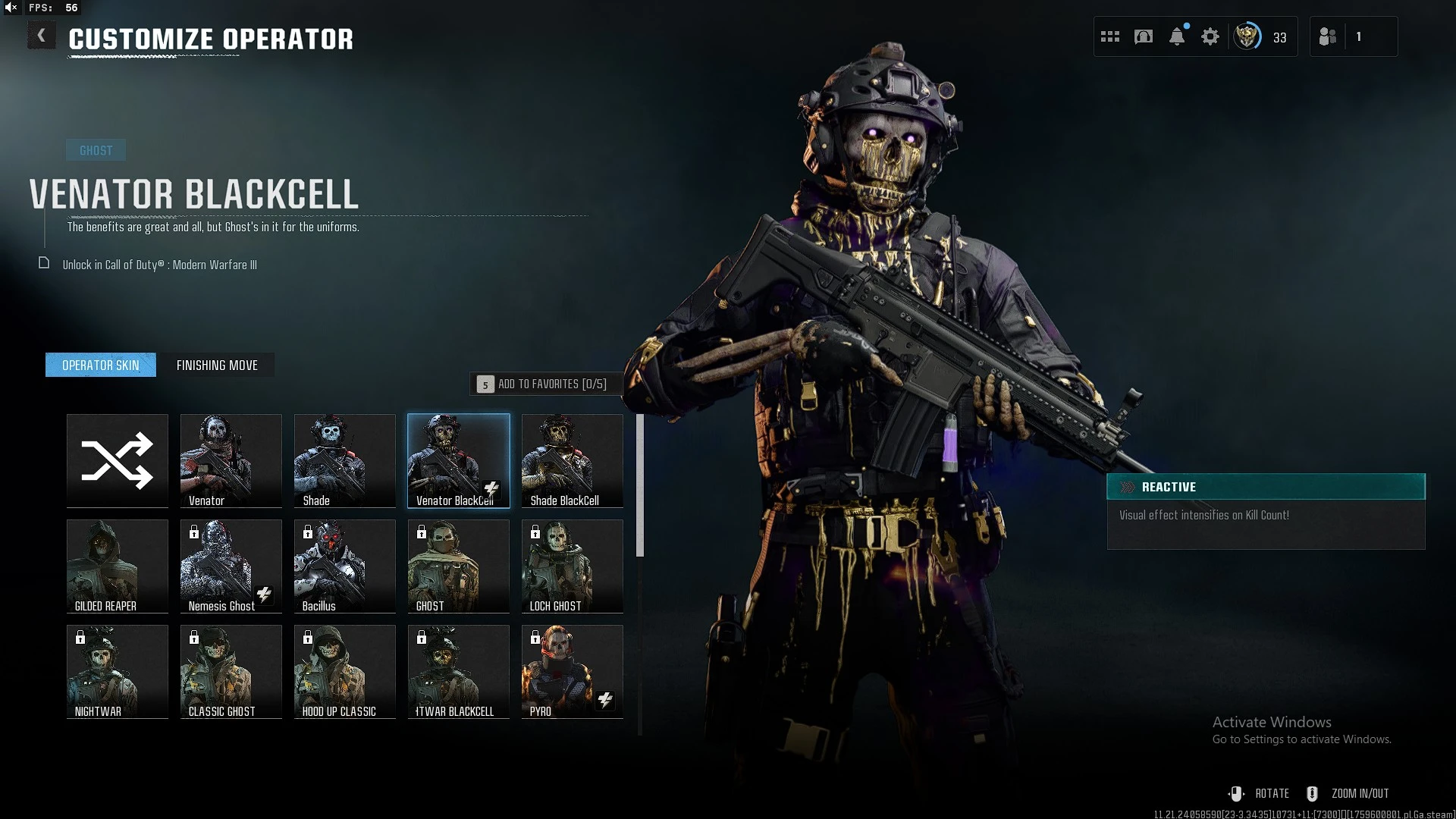Select the Gilded Reaper skin
This screenshot has width=1456, height=819.
[118, 566]
